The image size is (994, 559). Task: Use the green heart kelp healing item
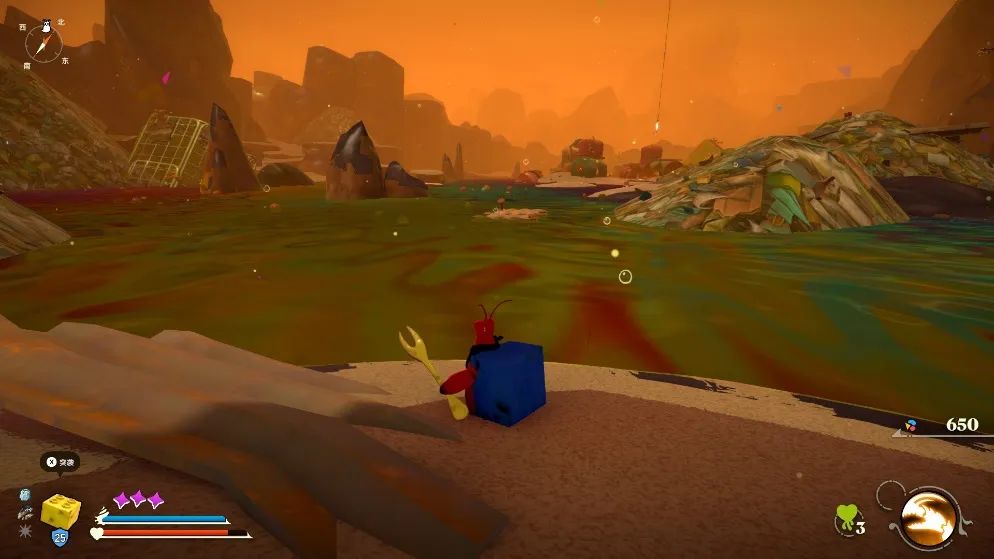click(848, 518)
